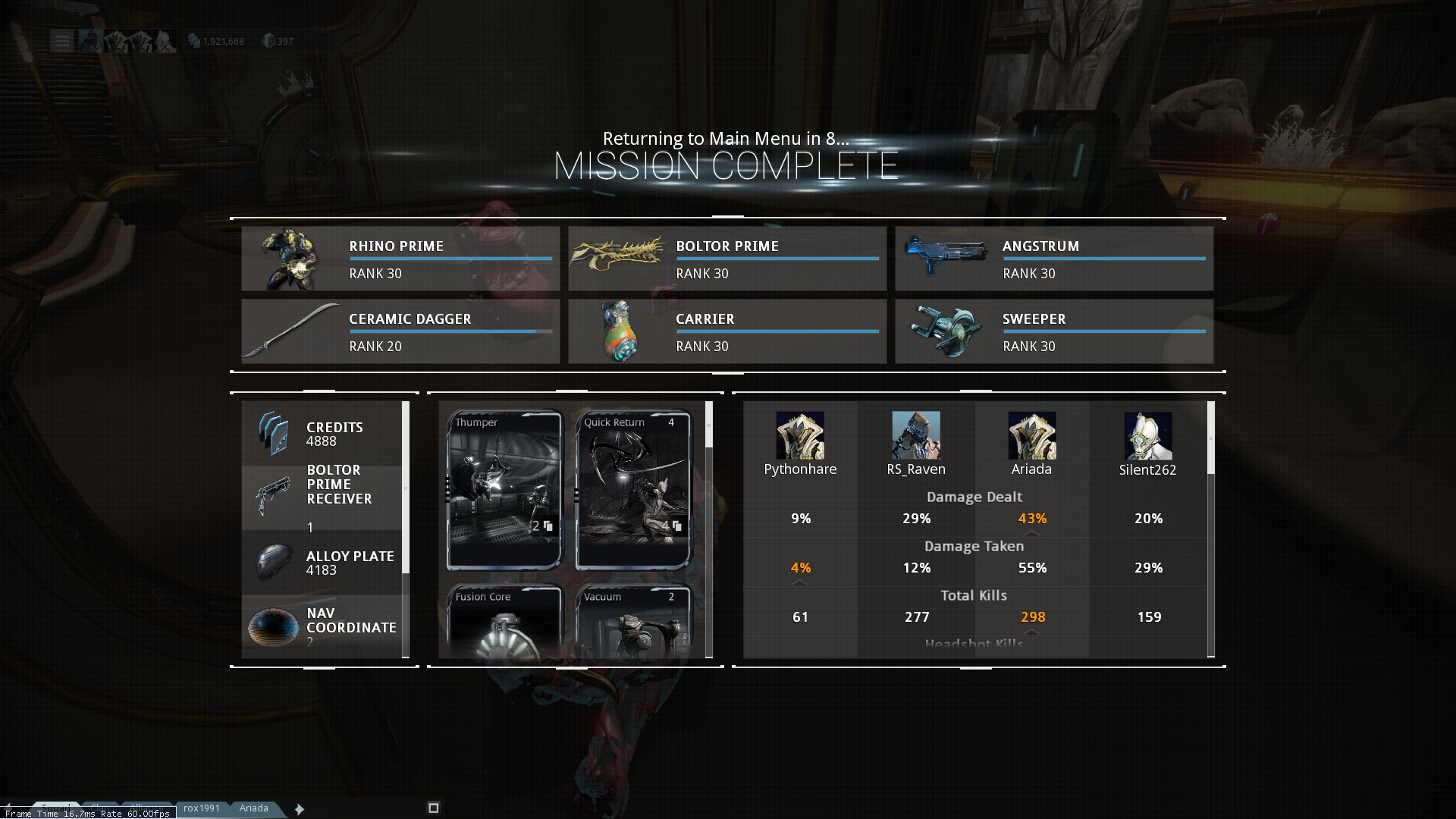Choose the Fusion Core card
Image resolution: width=1456 pixels, height=819 pixels.
(504, 620)
